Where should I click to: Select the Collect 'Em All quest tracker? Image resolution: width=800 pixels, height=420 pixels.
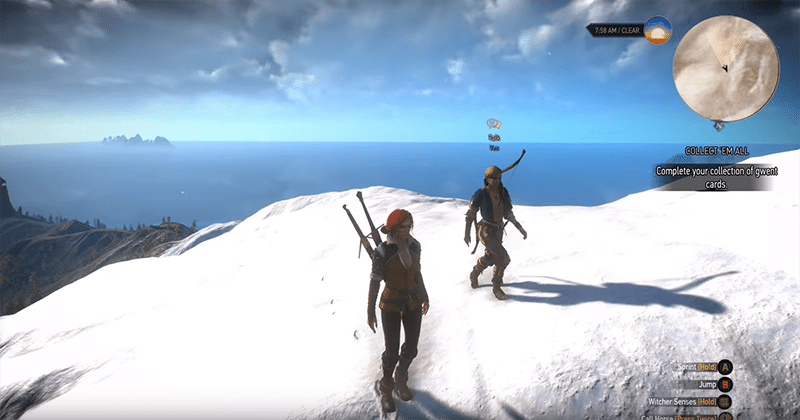click(717, 151)
